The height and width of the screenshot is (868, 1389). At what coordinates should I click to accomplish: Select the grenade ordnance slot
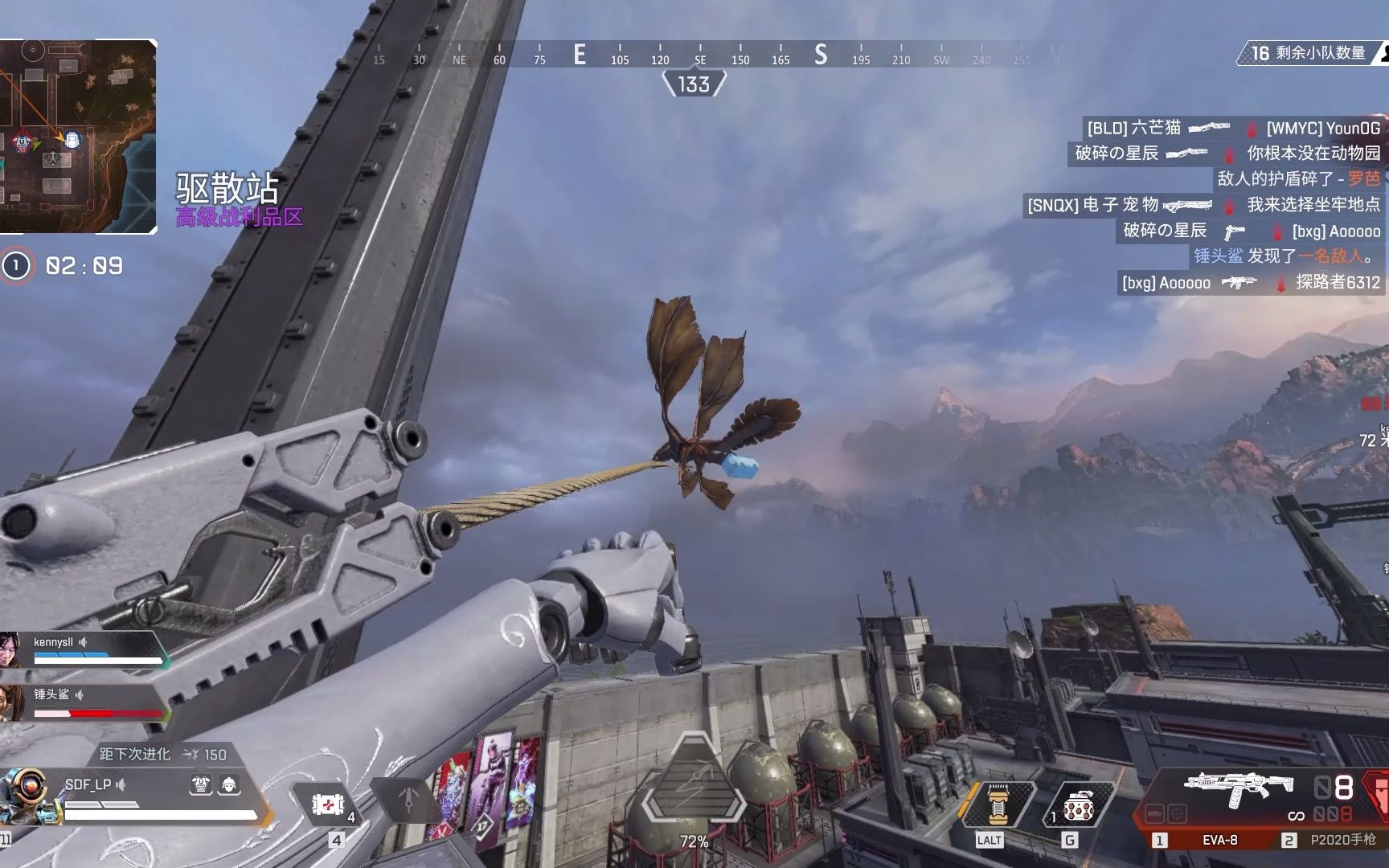(x=1079, y=805)
